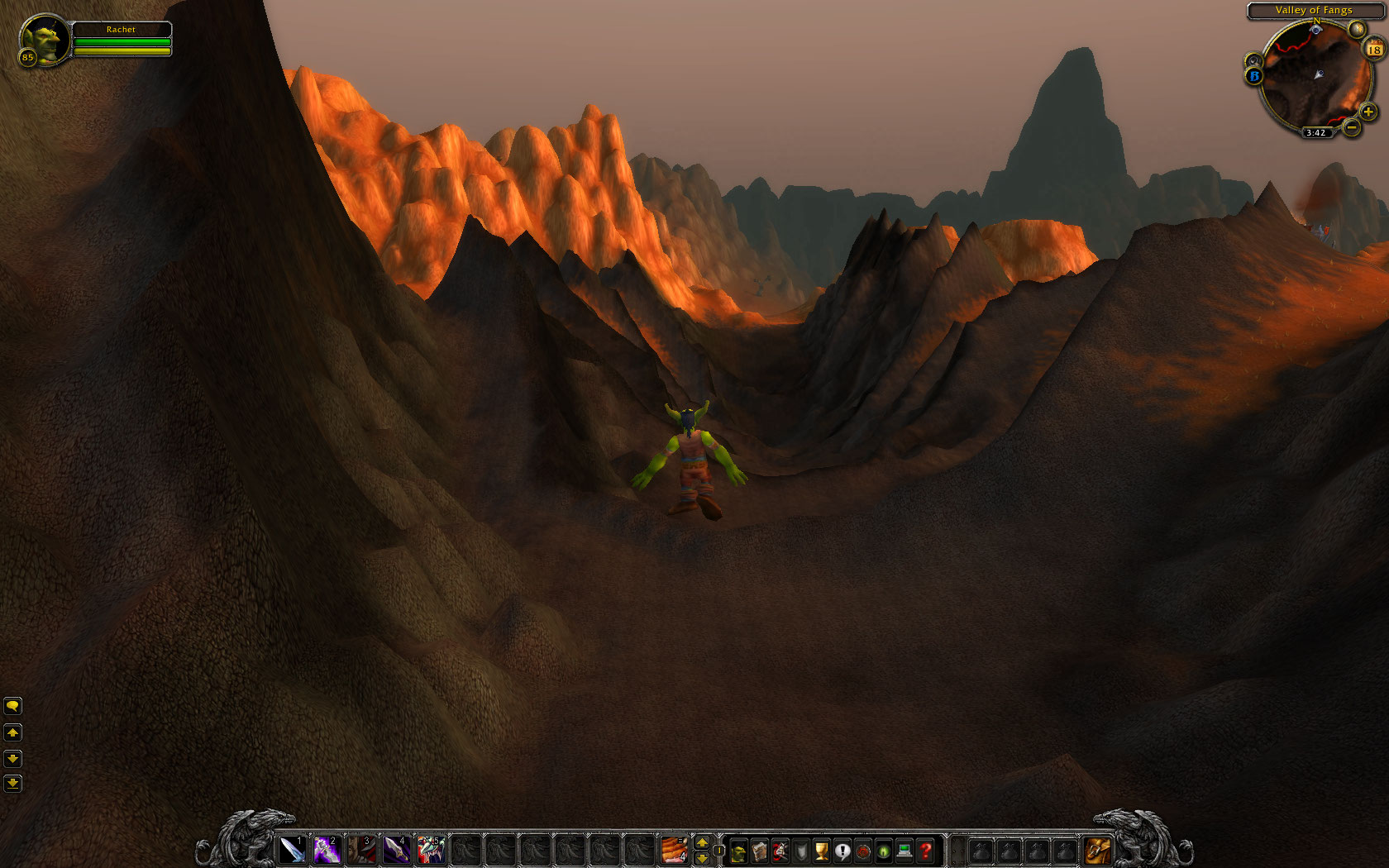Trigger the fanged monster ability in slot 5
This screenshot has width=1389, height=868.
(x=431, y=849)
